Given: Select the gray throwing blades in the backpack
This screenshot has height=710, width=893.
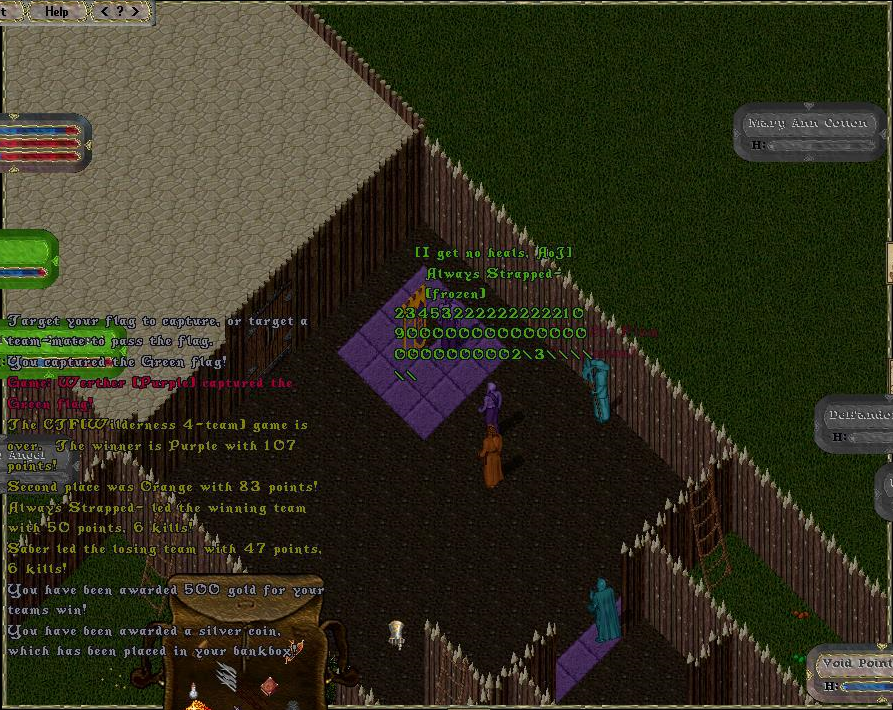Looking at the screenshot, I should [x=227, y=677].
